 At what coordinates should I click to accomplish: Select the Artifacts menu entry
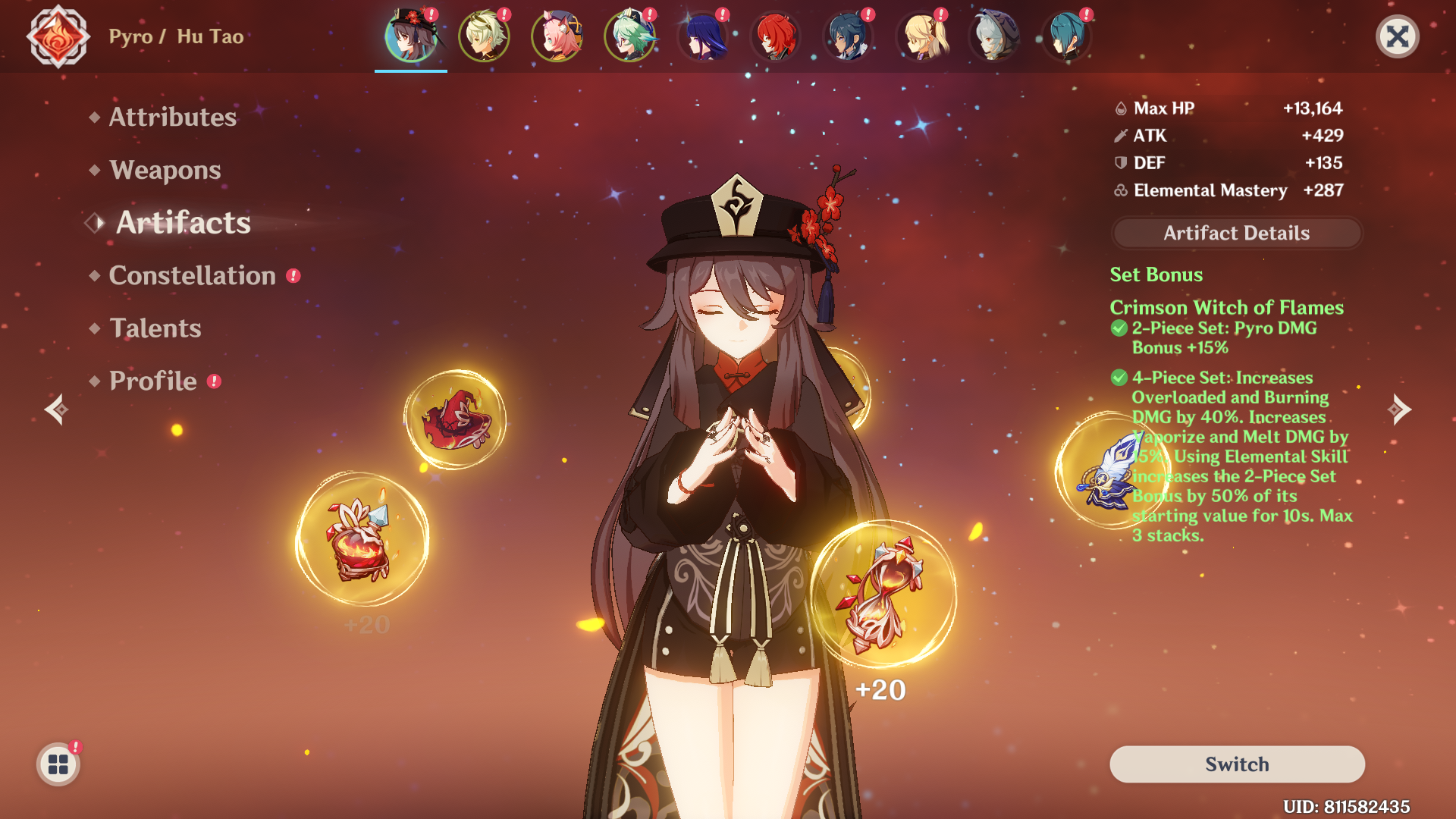click(x=183, y=223)
